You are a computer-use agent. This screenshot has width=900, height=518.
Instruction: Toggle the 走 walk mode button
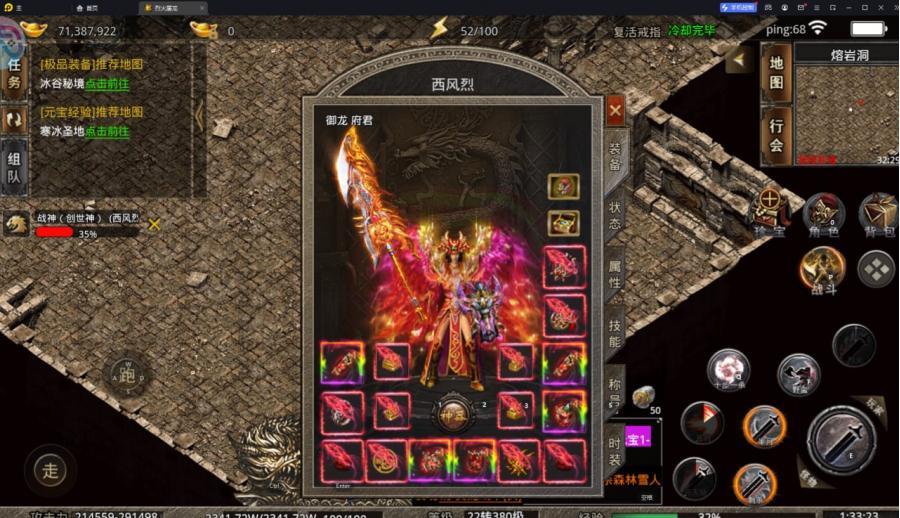click(49, 468)
